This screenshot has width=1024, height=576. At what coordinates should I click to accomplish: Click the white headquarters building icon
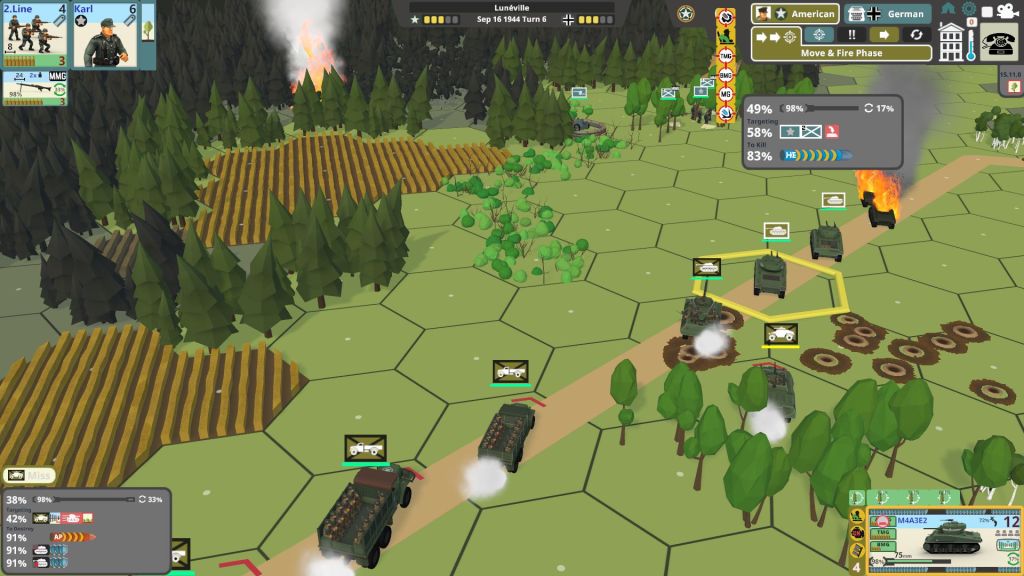pyautogui.click(x=950, y=41)
